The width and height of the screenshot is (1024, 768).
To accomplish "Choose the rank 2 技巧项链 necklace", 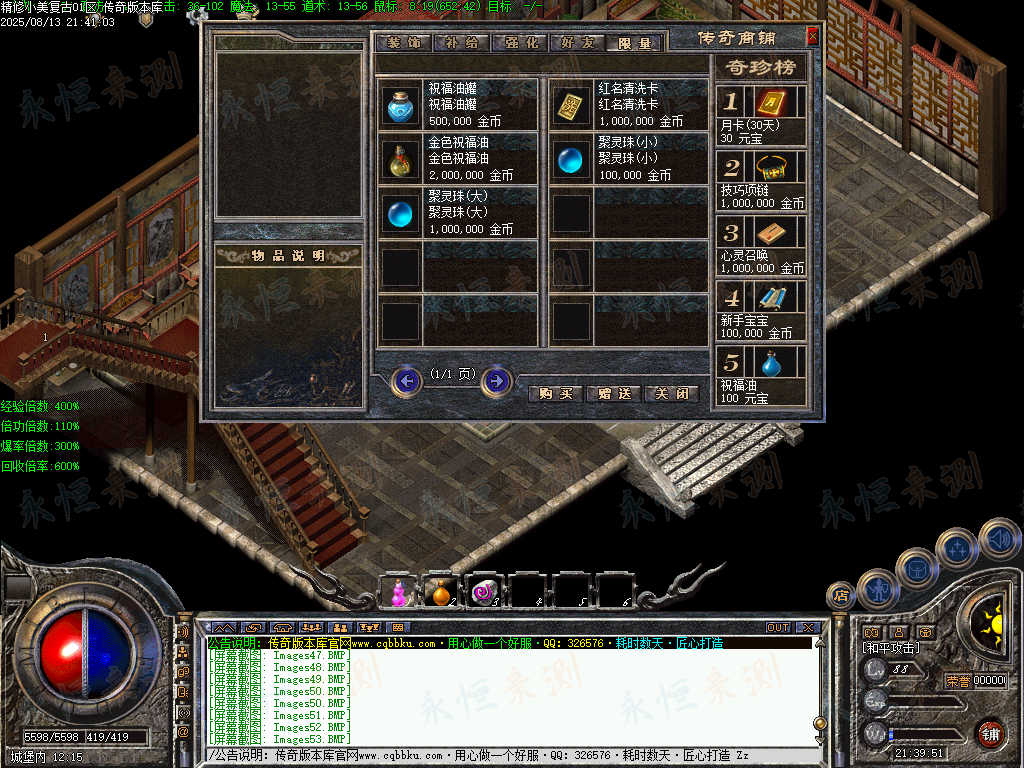I will point(769,167).
